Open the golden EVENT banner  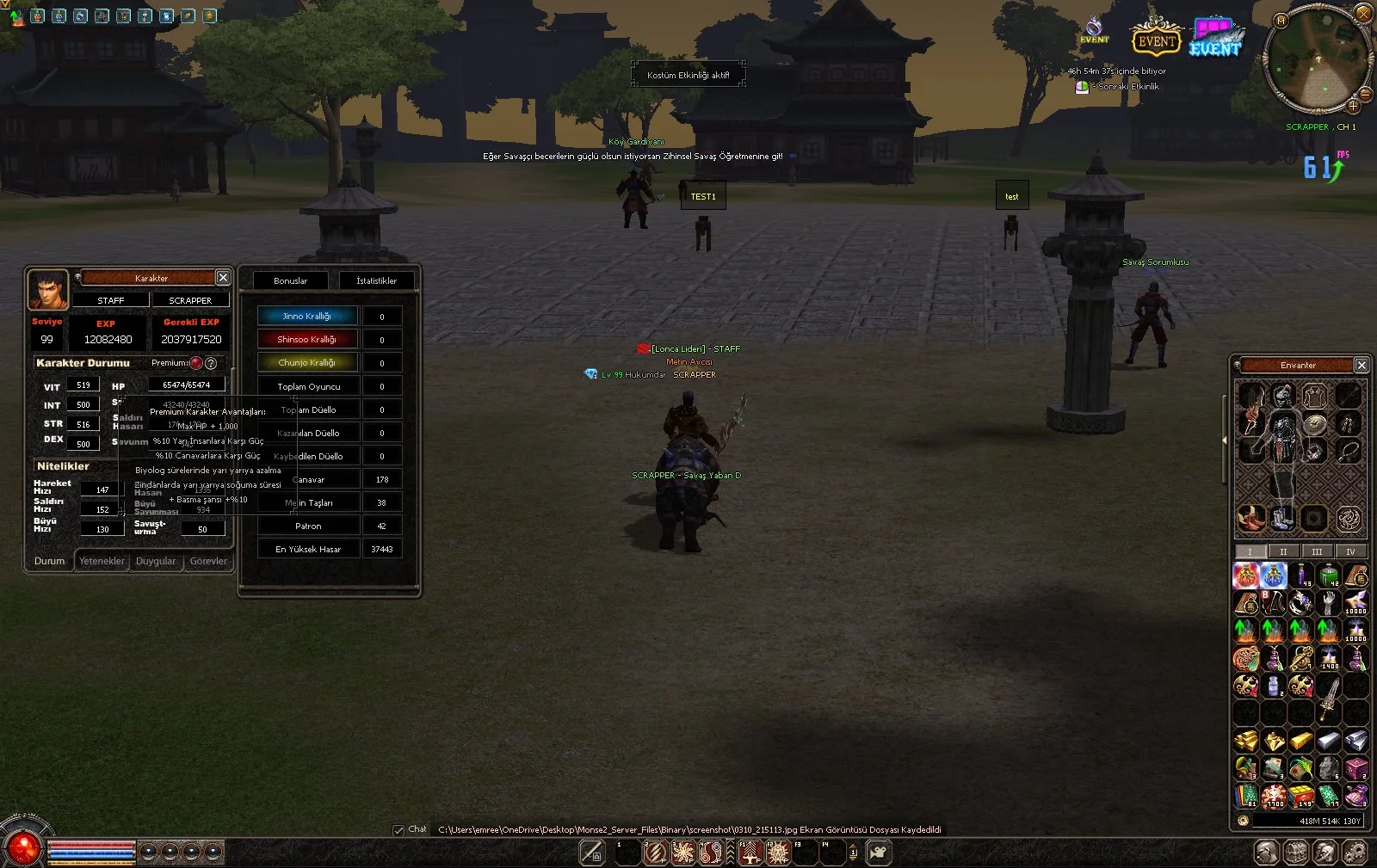point(1155,40)
